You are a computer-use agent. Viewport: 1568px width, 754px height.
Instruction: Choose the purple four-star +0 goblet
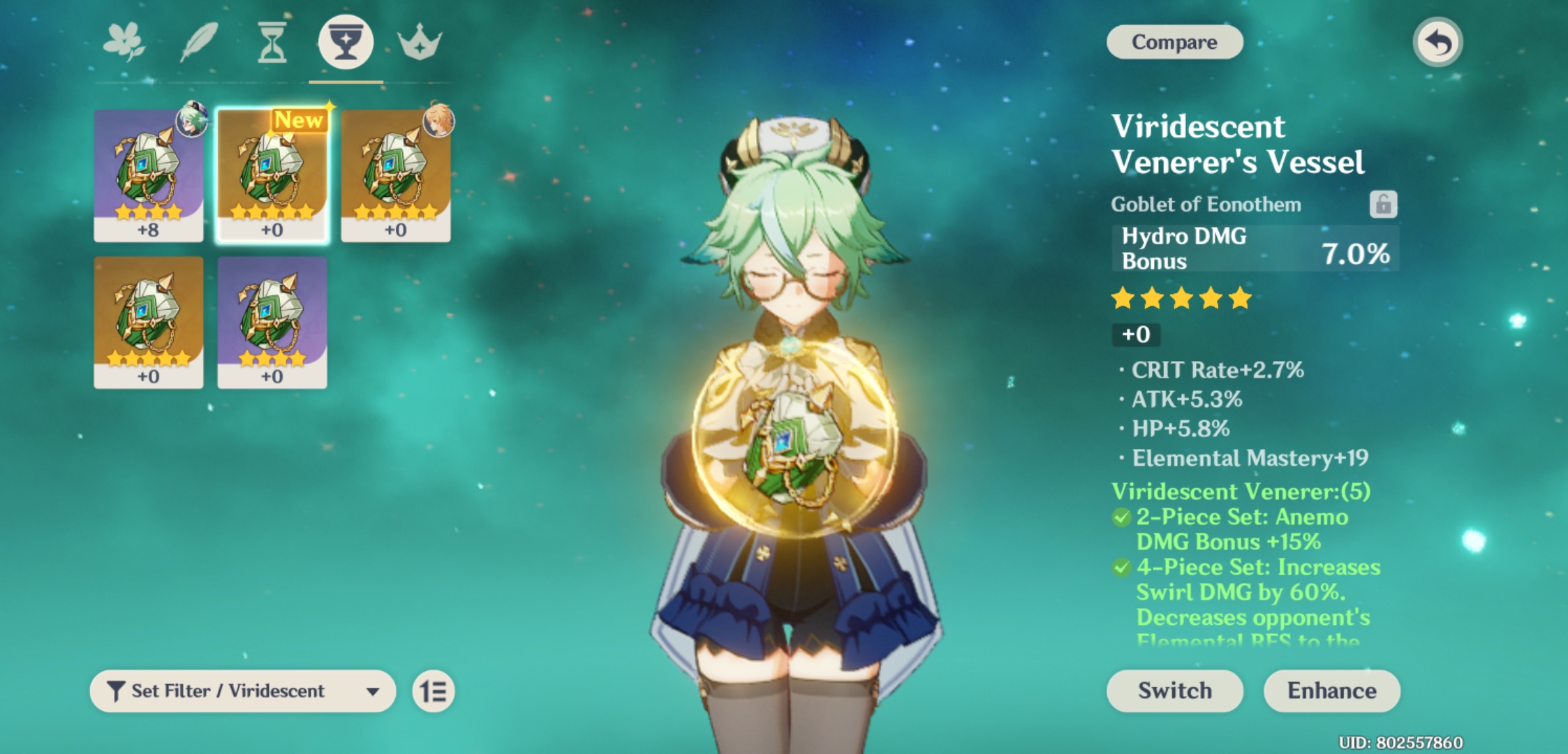pyautogui.click(x=272, y=322)
